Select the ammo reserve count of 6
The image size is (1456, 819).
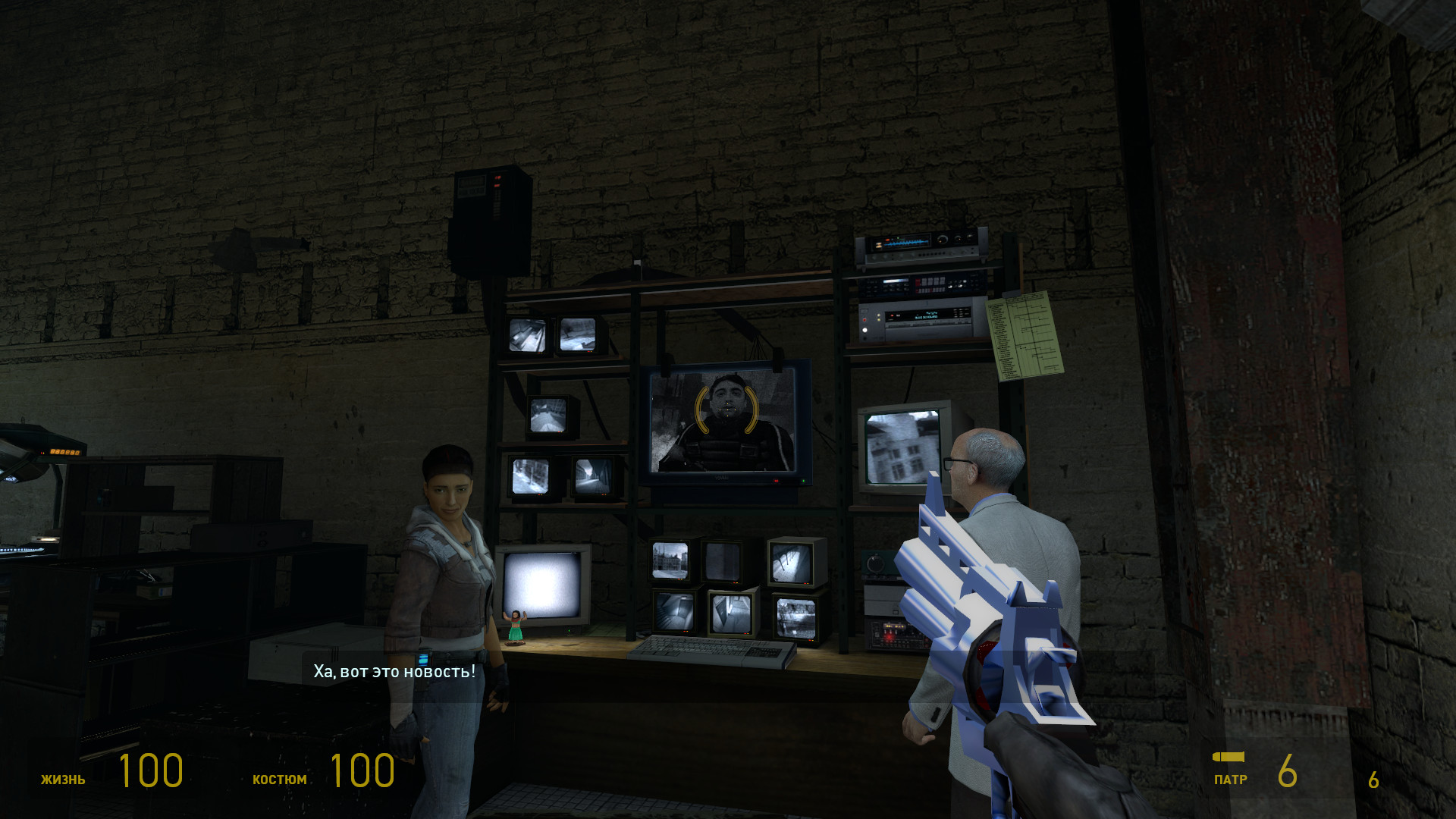click(1374, 778)
